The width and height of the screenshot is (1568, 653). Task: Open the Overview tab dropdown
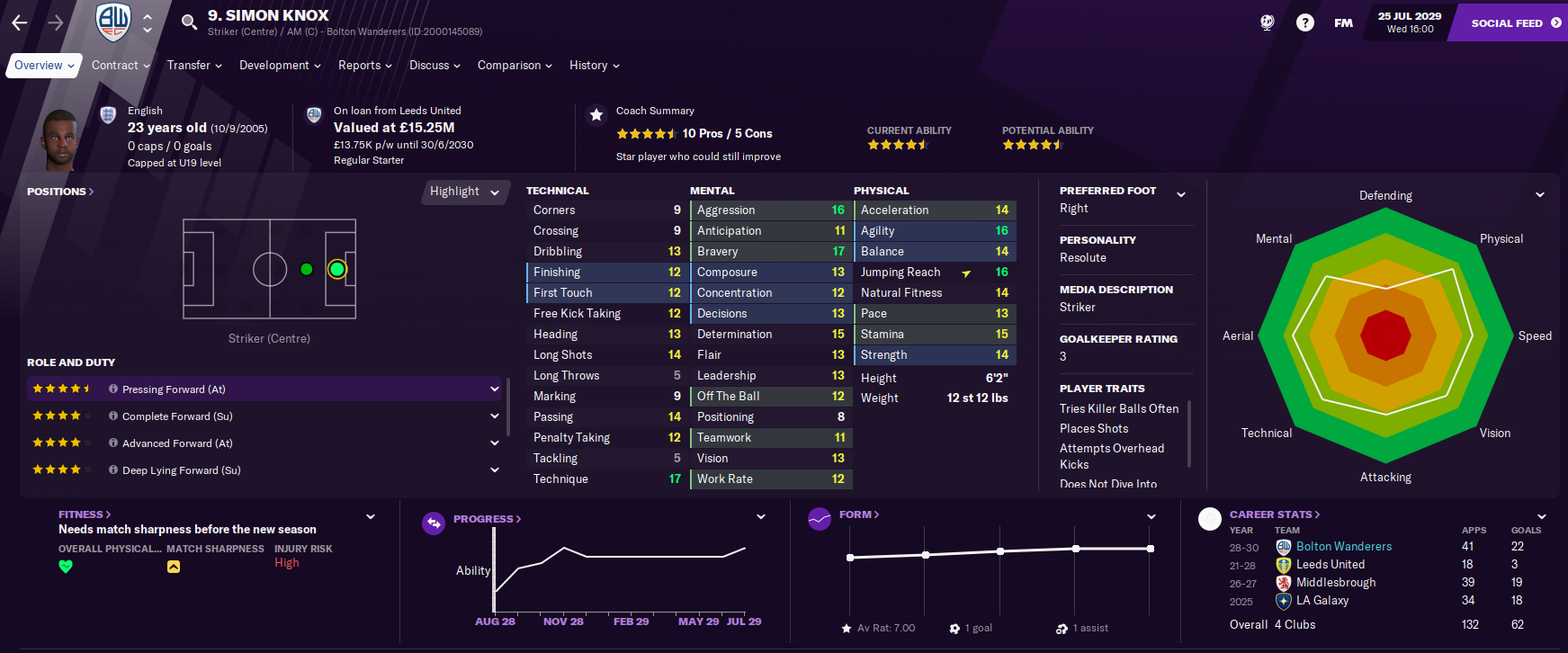pos(44,66)
